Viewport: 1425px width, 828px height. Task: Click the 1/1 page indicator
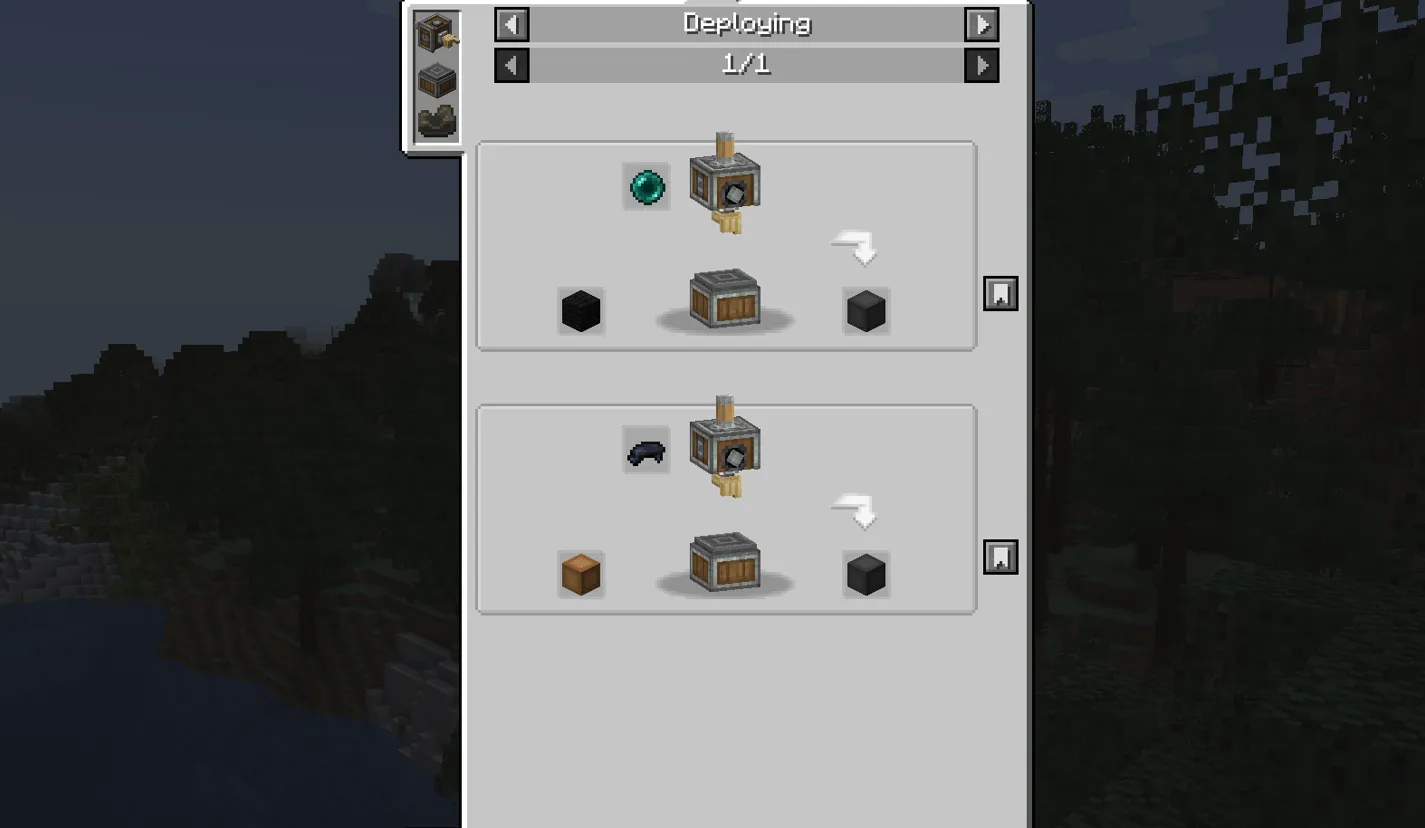click(746, 65)
